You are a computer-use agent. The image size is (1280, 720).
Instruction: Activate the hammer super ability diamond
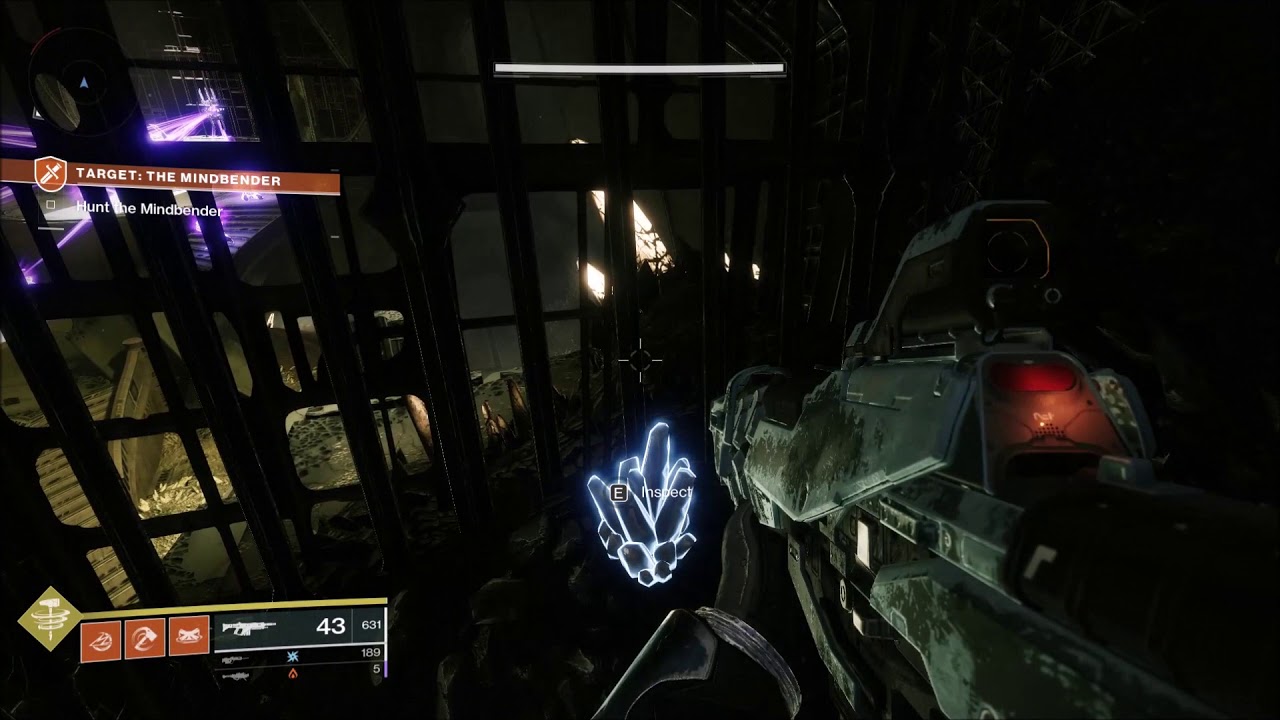click(x=48, y=620)
